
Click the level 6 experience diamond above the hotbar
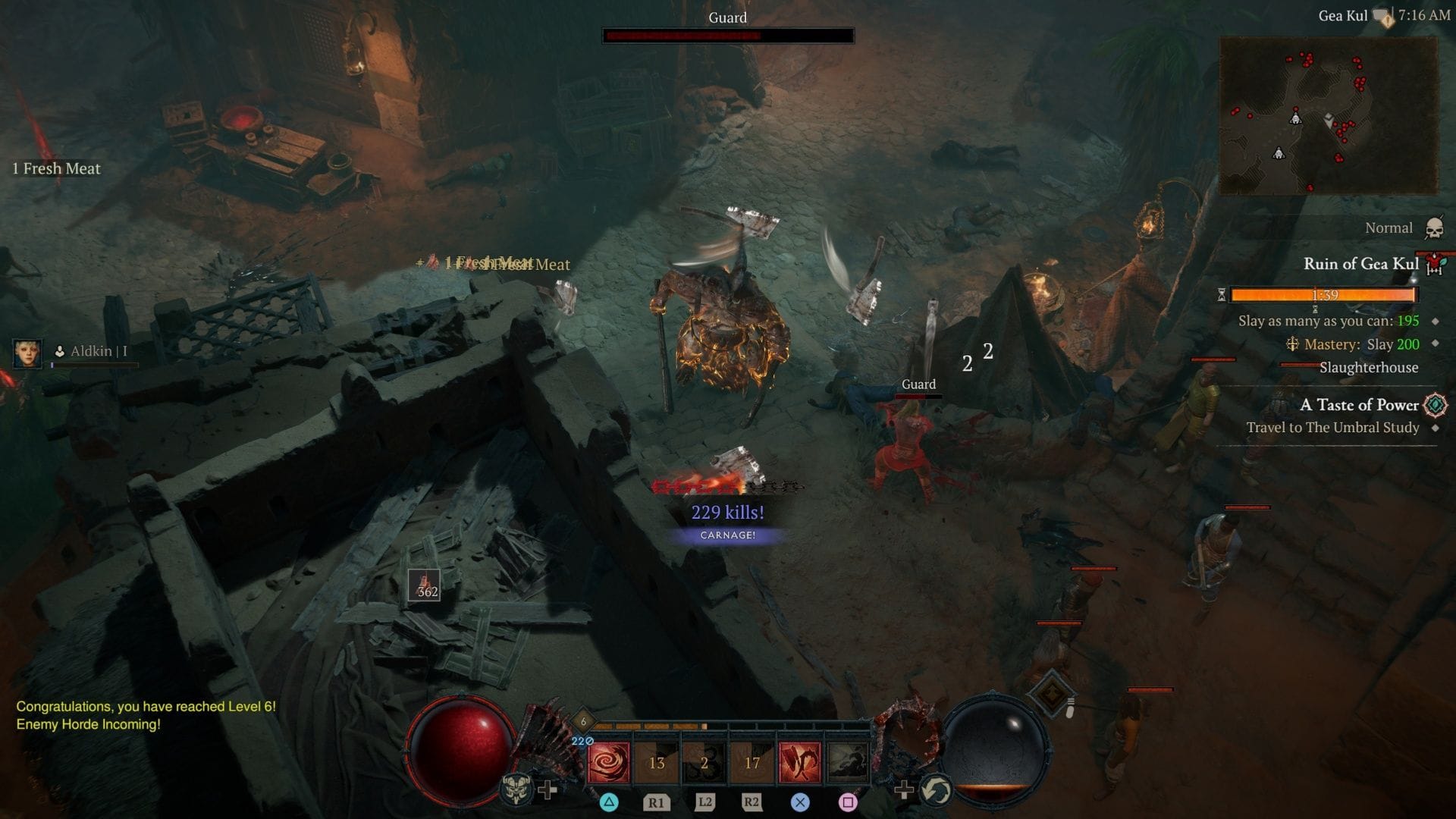pos(583,720)
